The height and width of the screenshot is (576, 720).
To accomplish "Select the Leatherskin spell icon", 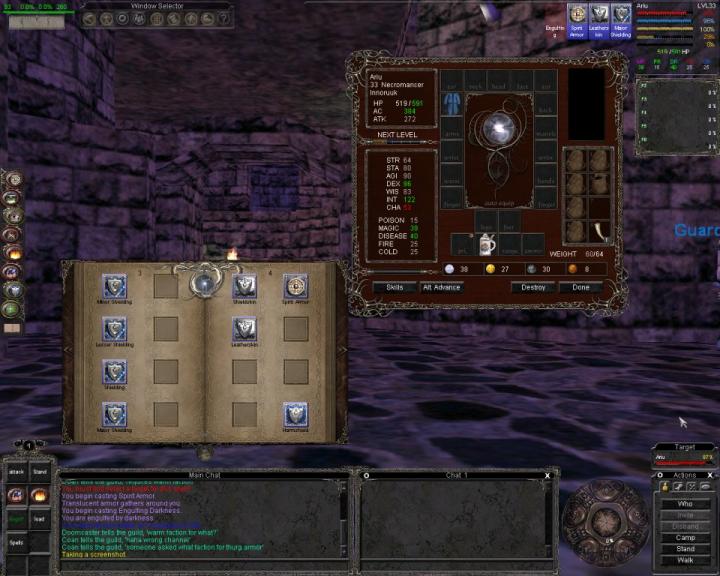I will pyautogui.click(x=244, y=328).
